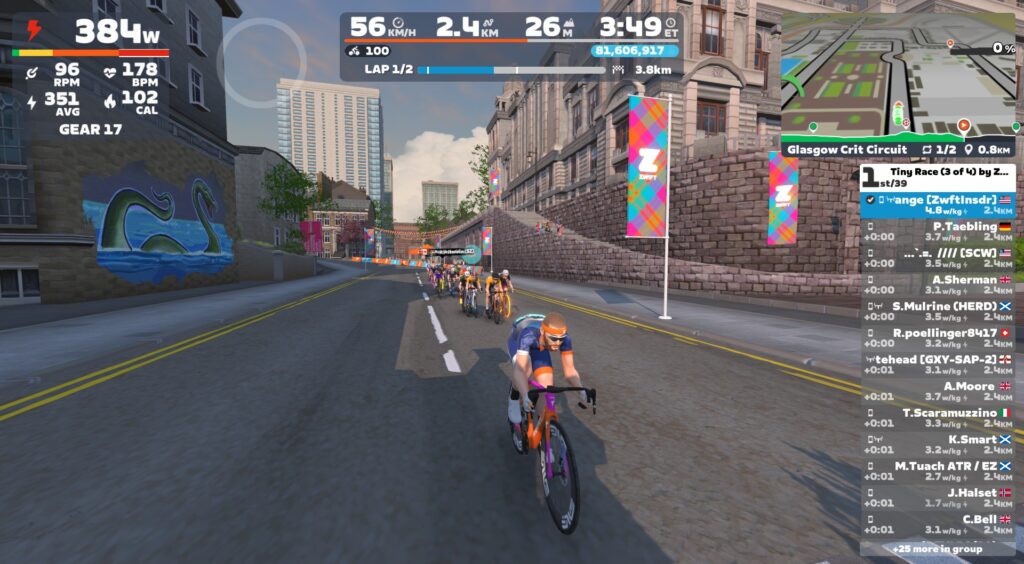The width and height of the screenshot is (1024, 564).
Task: Click the elevation profile under the minimap
Action: click(x=900, y=129)
